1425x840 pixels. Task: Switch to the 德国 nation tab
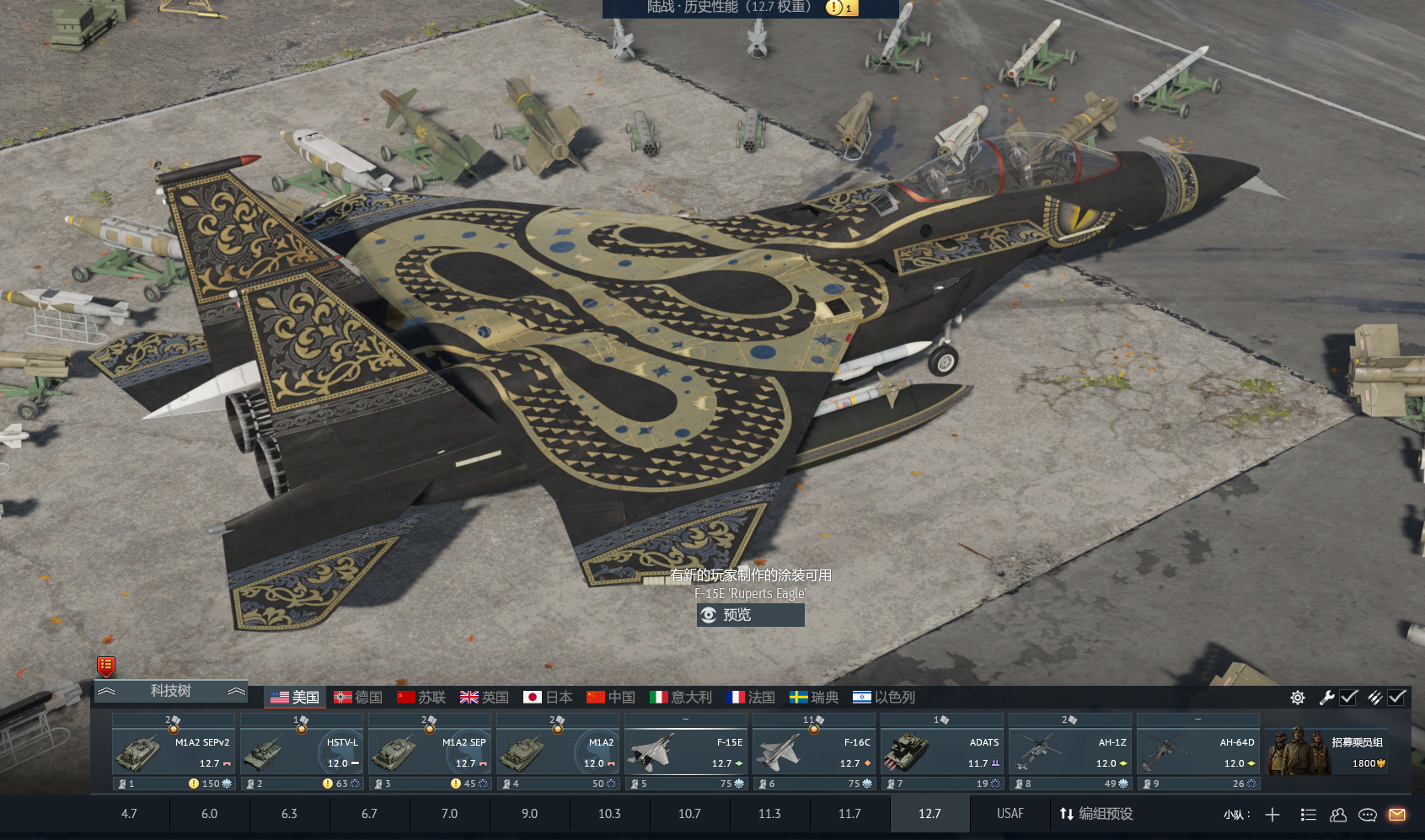pyautogui.click(x=358, y=698)
